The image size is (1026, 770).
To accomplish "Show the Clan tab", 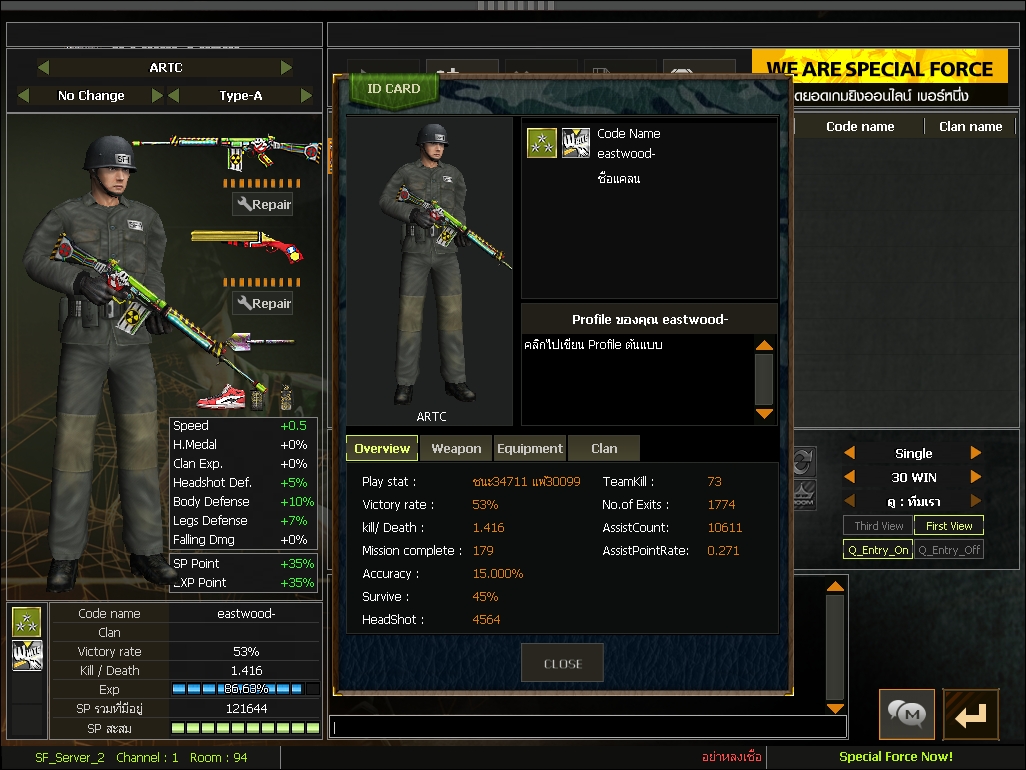I will (604, 449).
